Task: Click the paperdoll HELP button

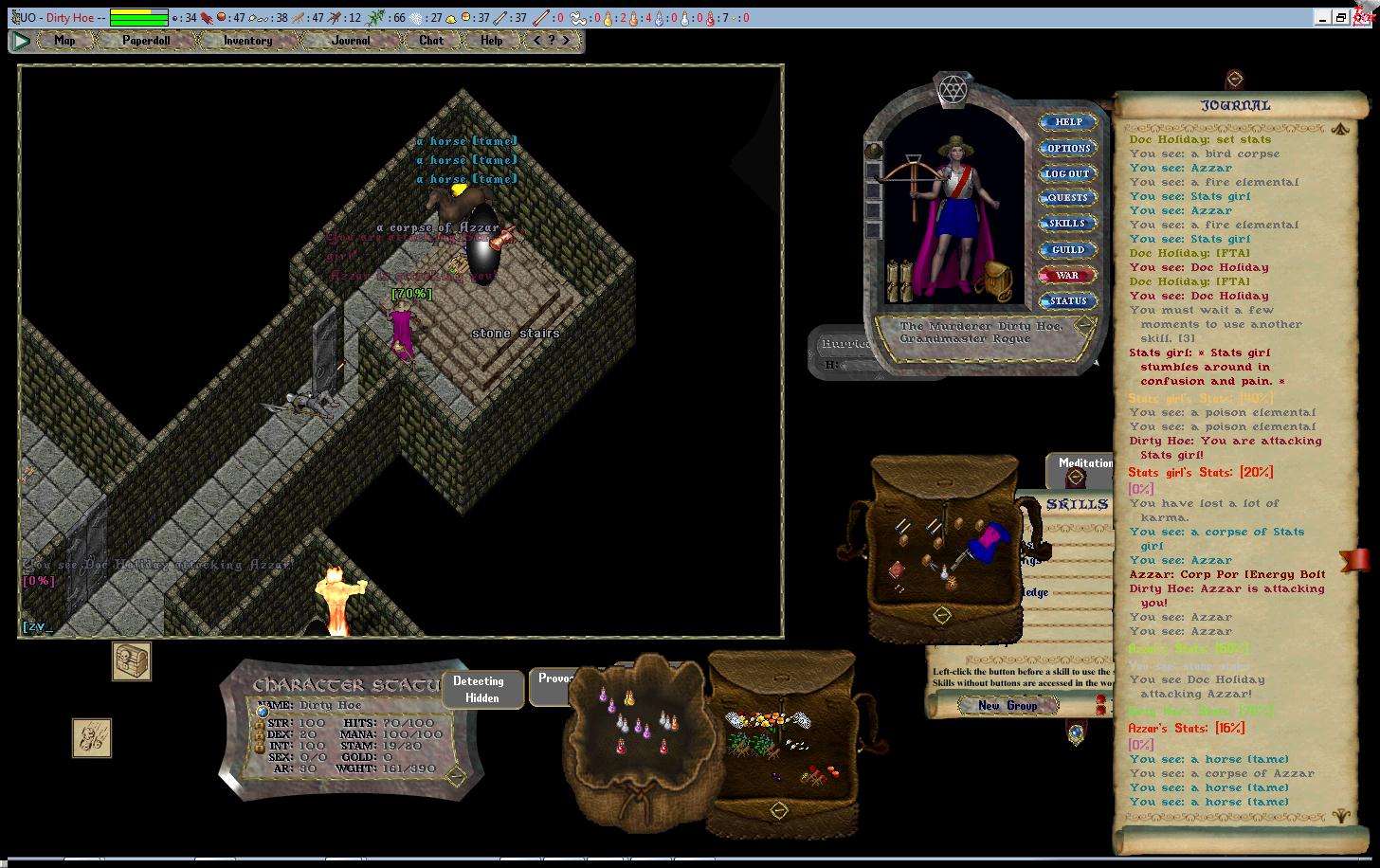Action: (x=1068, y=122)
